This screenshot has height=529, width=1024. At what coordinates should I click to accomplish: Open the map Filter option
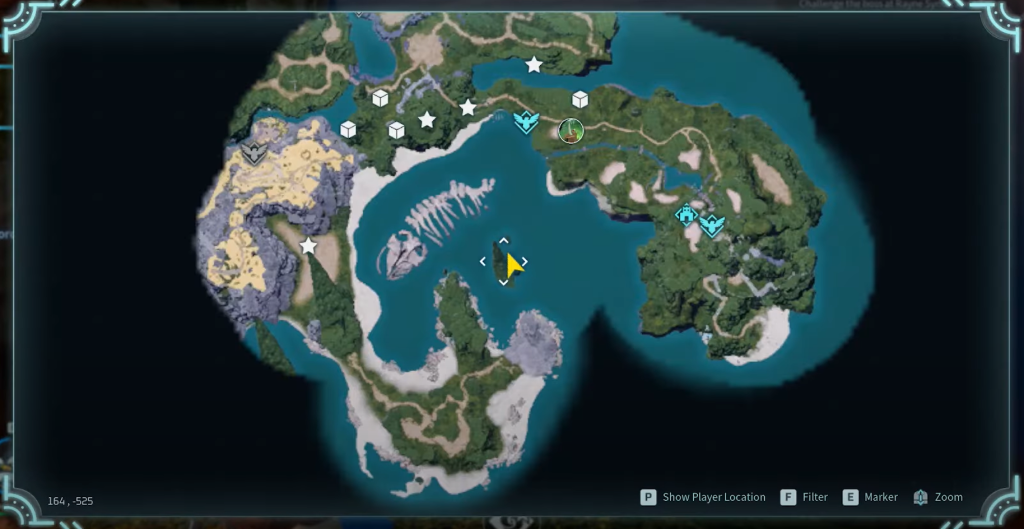point(814,497)
